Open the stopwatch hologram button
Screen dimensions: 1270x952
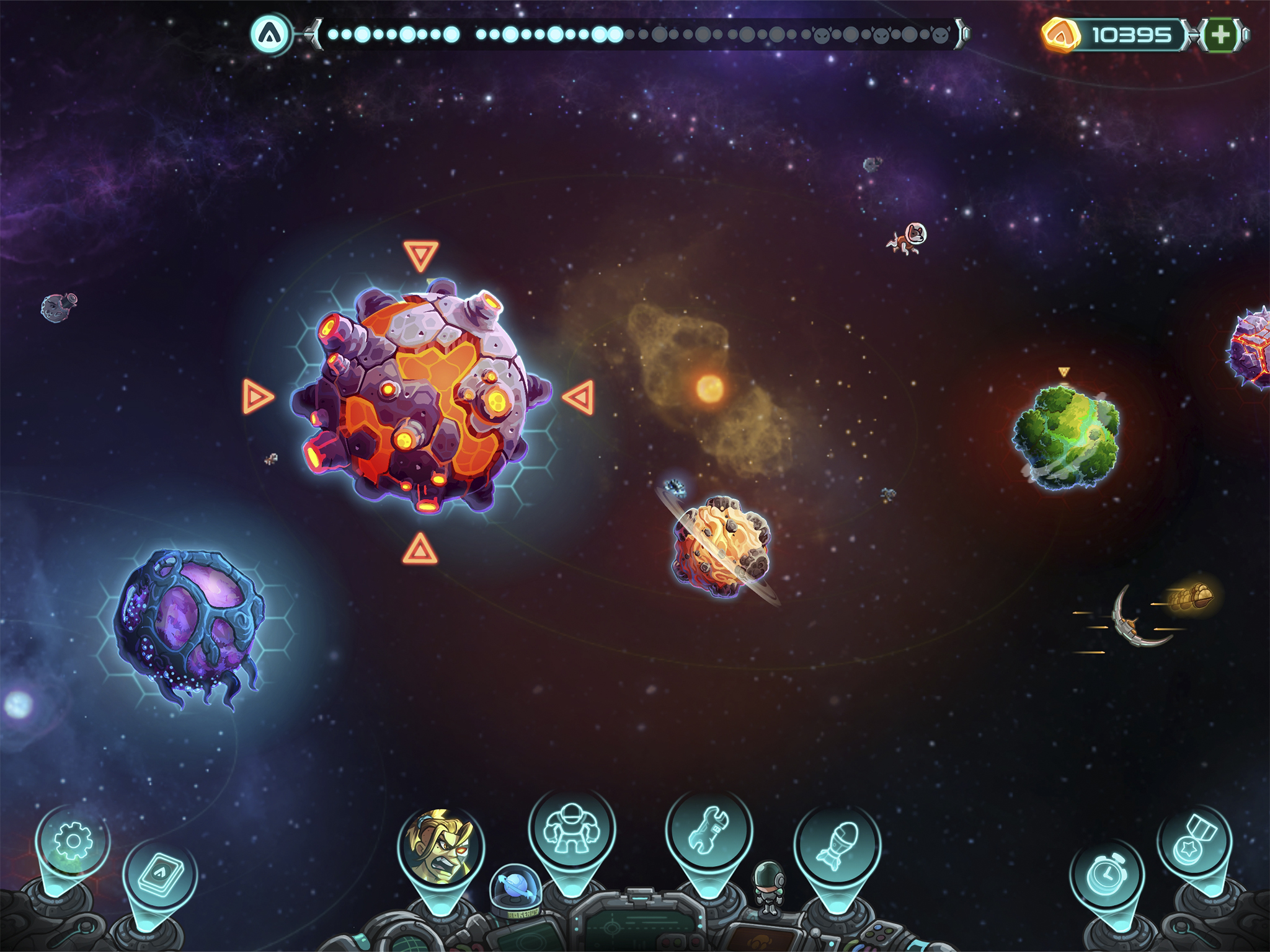1107,875
